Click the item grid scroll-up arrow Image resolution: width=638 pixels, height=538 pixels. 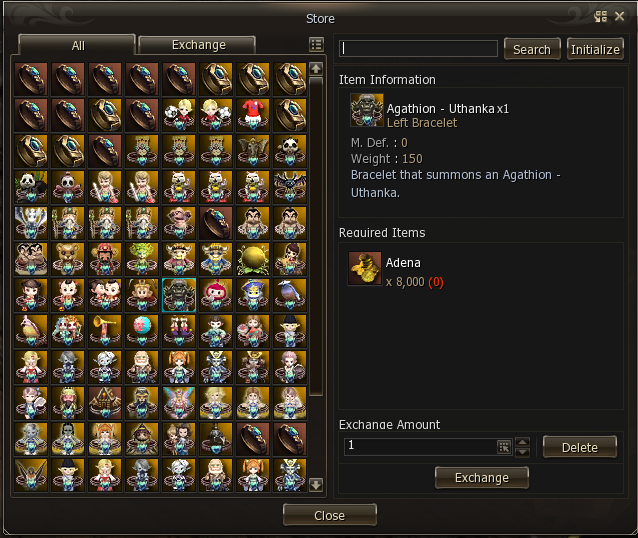pyautogui.click(x=316, y=68)
